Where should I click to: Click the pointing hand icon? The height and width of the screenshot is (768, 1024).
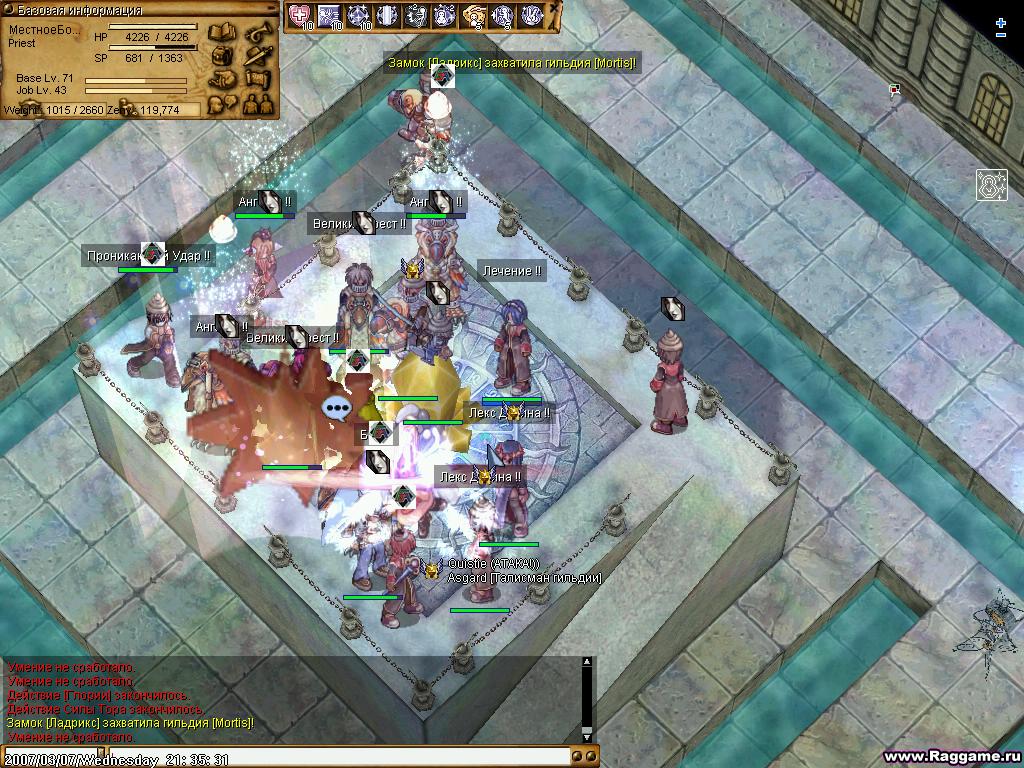coord(223,79)
